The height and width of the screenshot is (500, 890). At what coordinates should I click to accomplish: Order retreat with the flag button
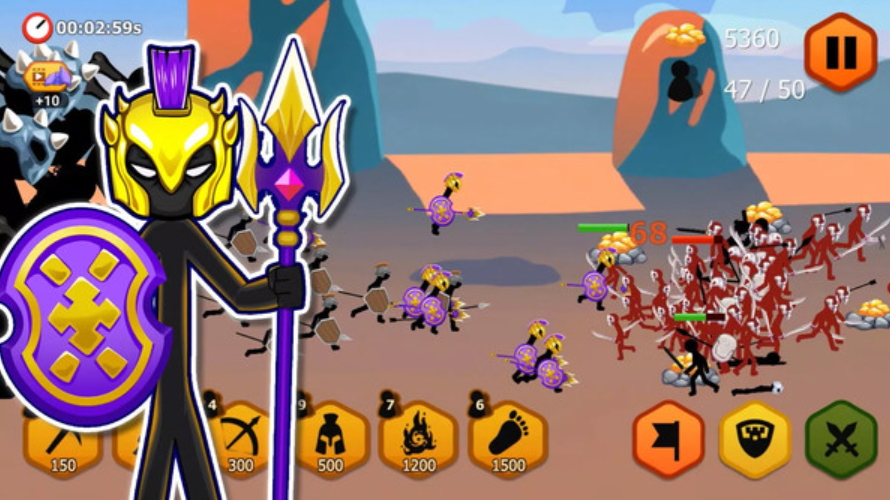coord(668,440)
